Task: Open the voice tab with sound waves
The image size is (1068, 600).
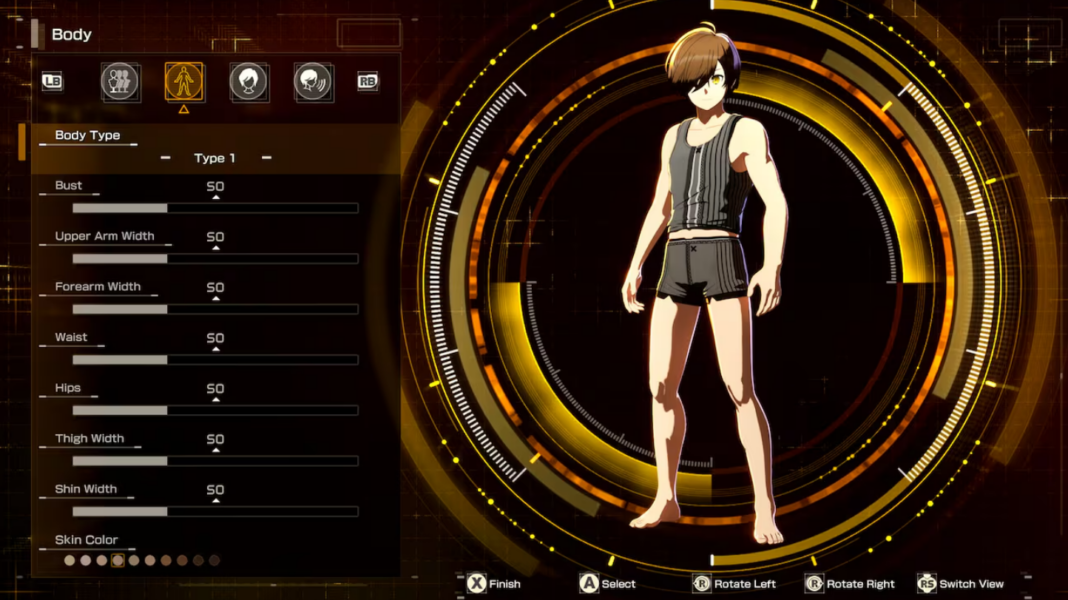Action: [313, 82]
